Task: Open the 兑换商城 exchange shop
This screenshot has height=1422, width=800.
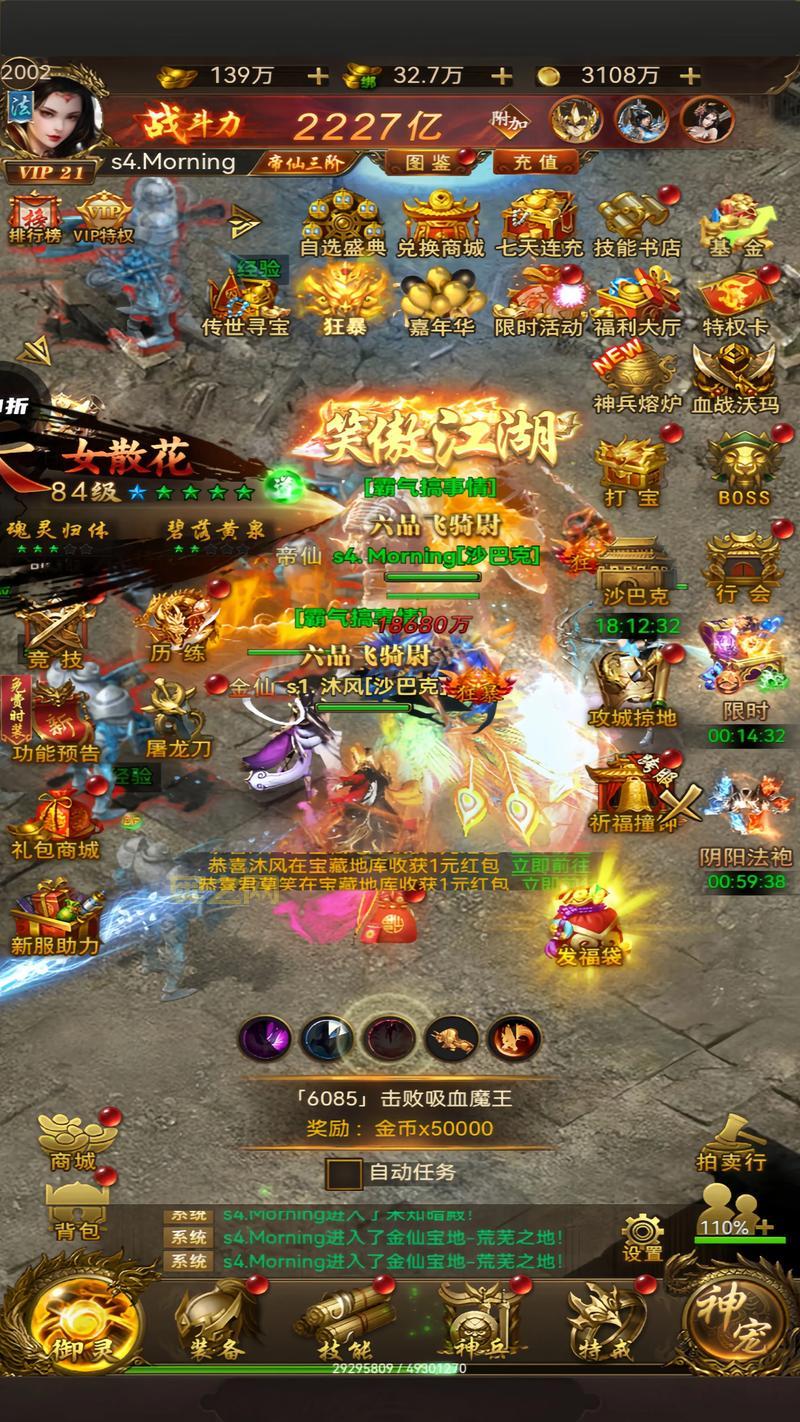Action: [x=440, y=222]
